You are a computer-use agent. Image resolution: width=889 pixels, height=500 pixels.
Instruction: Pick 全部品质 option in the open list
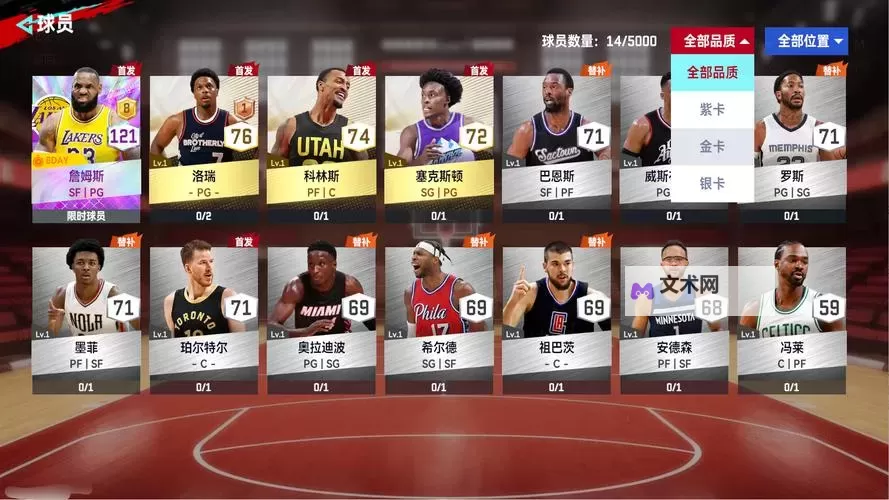(x=712, y=72)
